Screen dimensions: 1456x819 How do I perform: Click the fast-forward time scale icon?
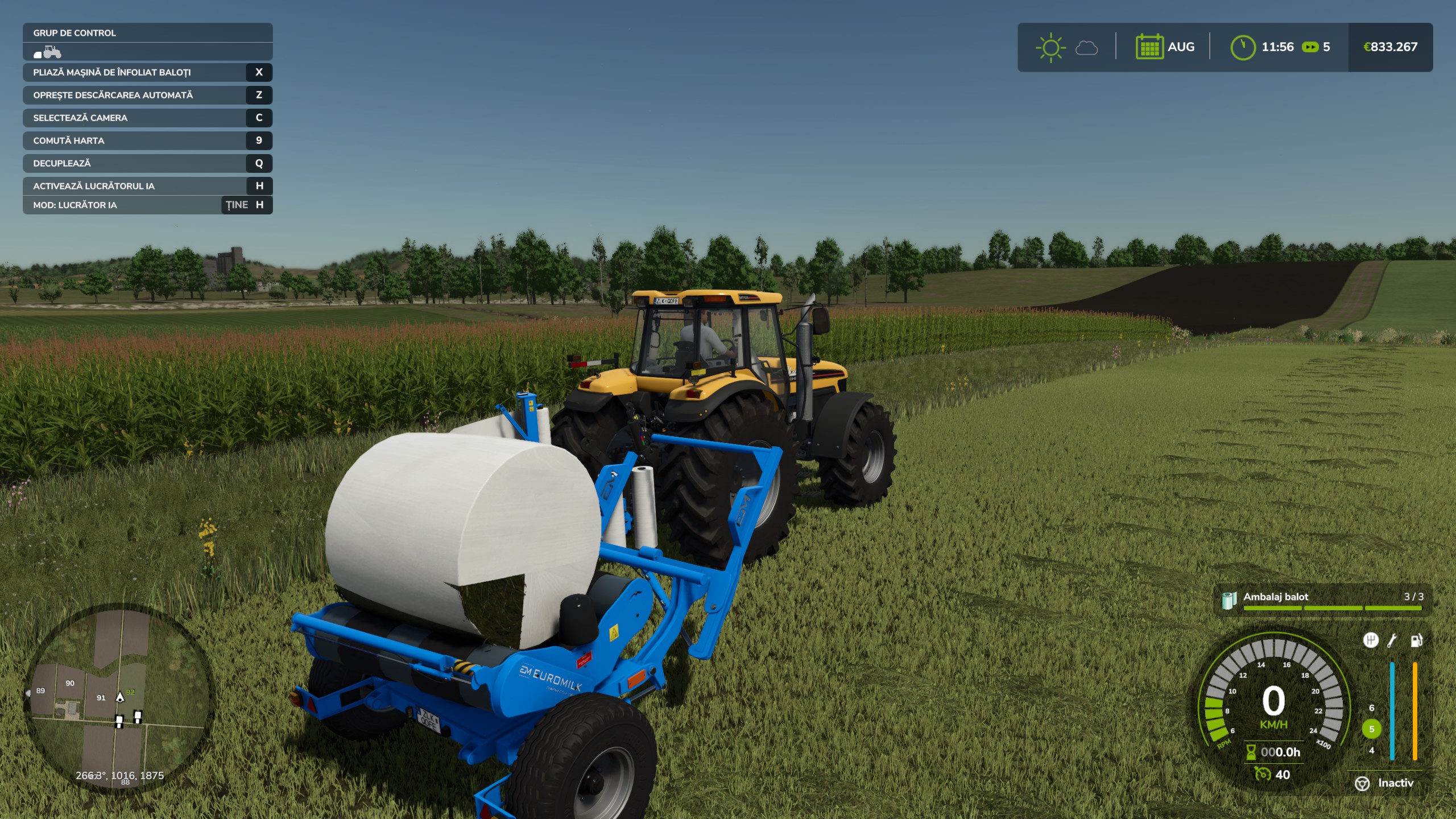(1310, 47)
